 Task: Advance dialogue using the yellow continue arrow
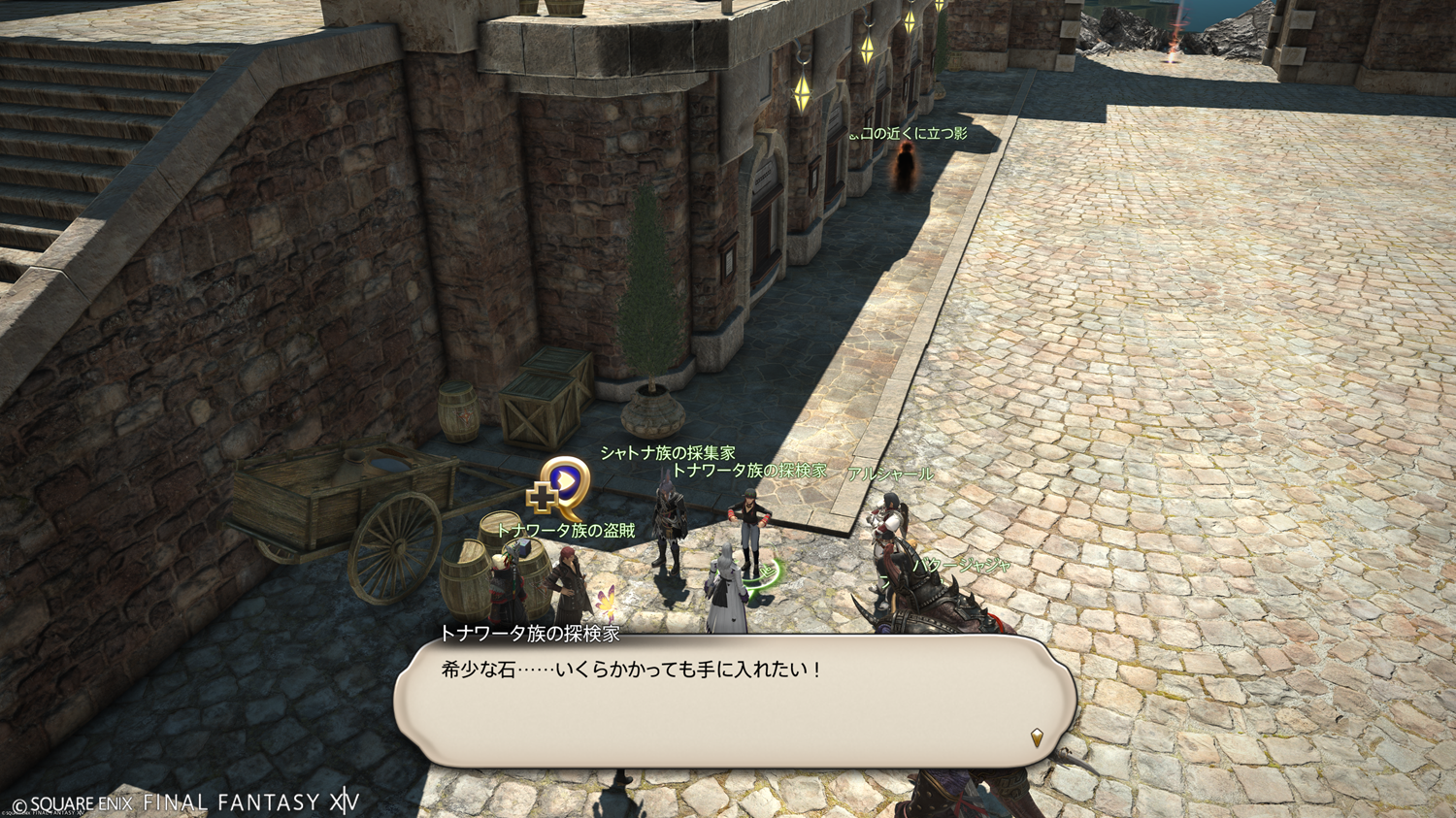pyautogui.click(x=1037, y=737)
